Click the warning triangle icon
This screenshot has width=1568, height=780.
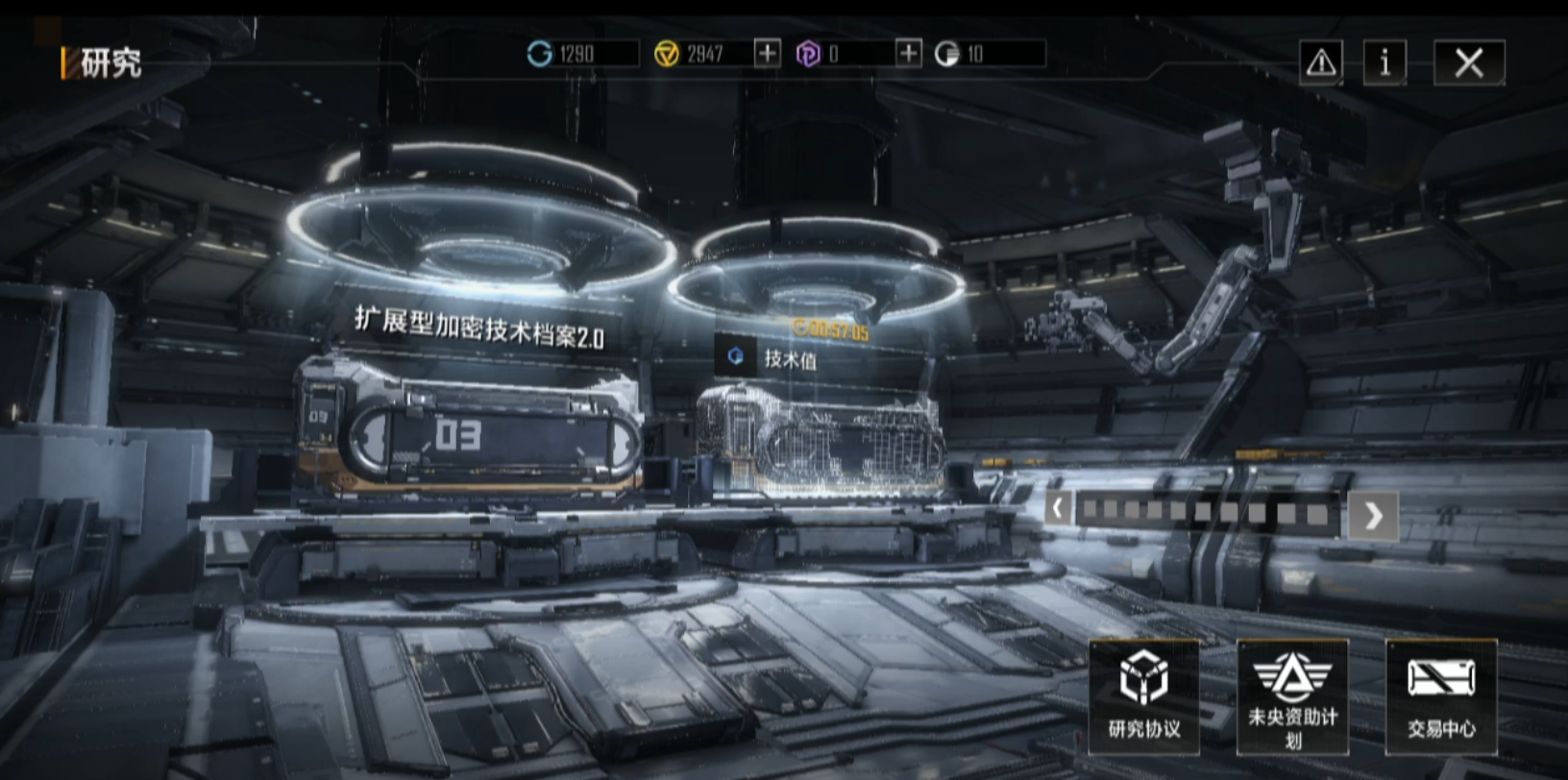click(1321, 63)
